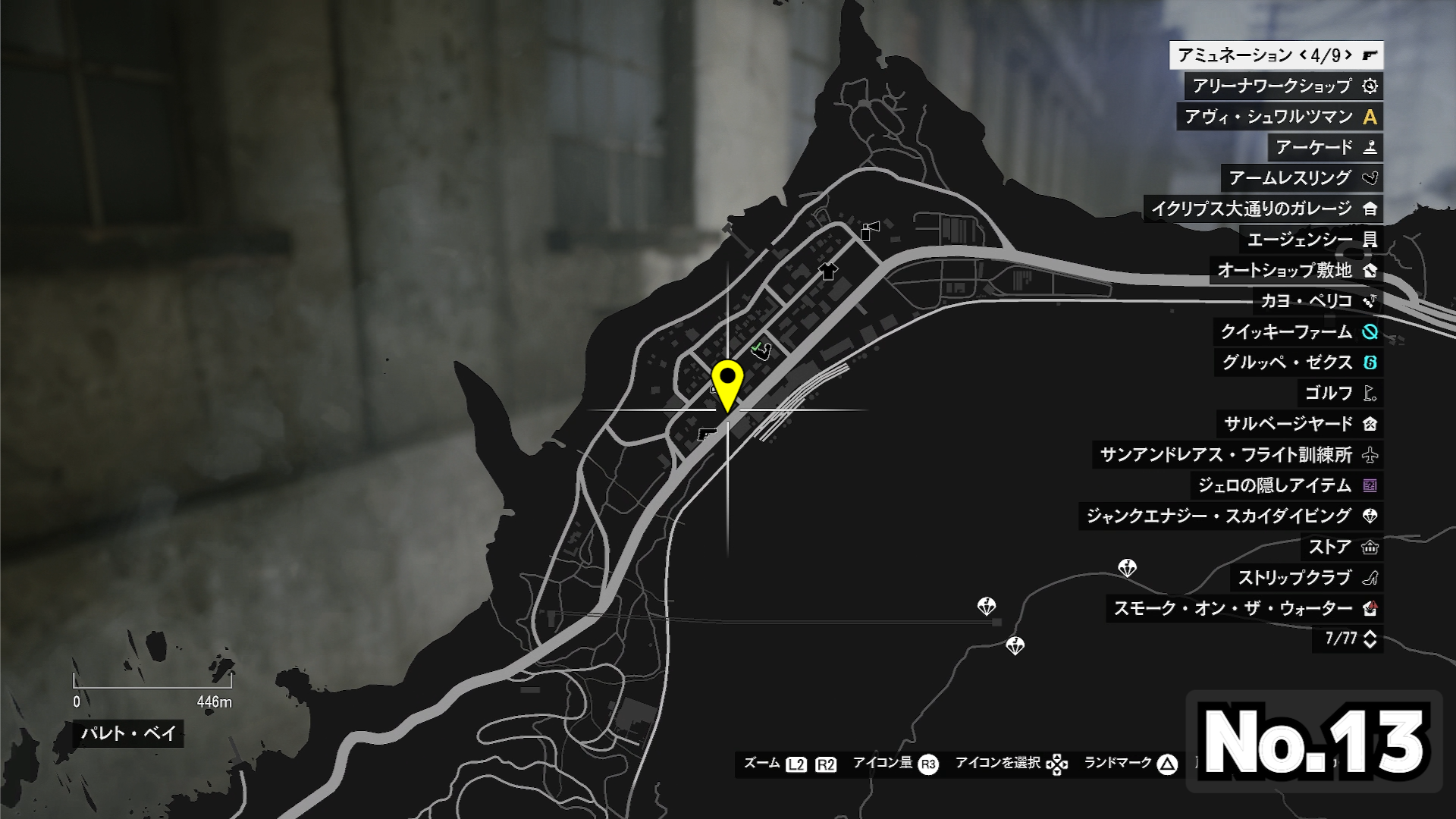
Task: Choose オートショップ敷地 in the legend
Action: (x=1296, y=270)
